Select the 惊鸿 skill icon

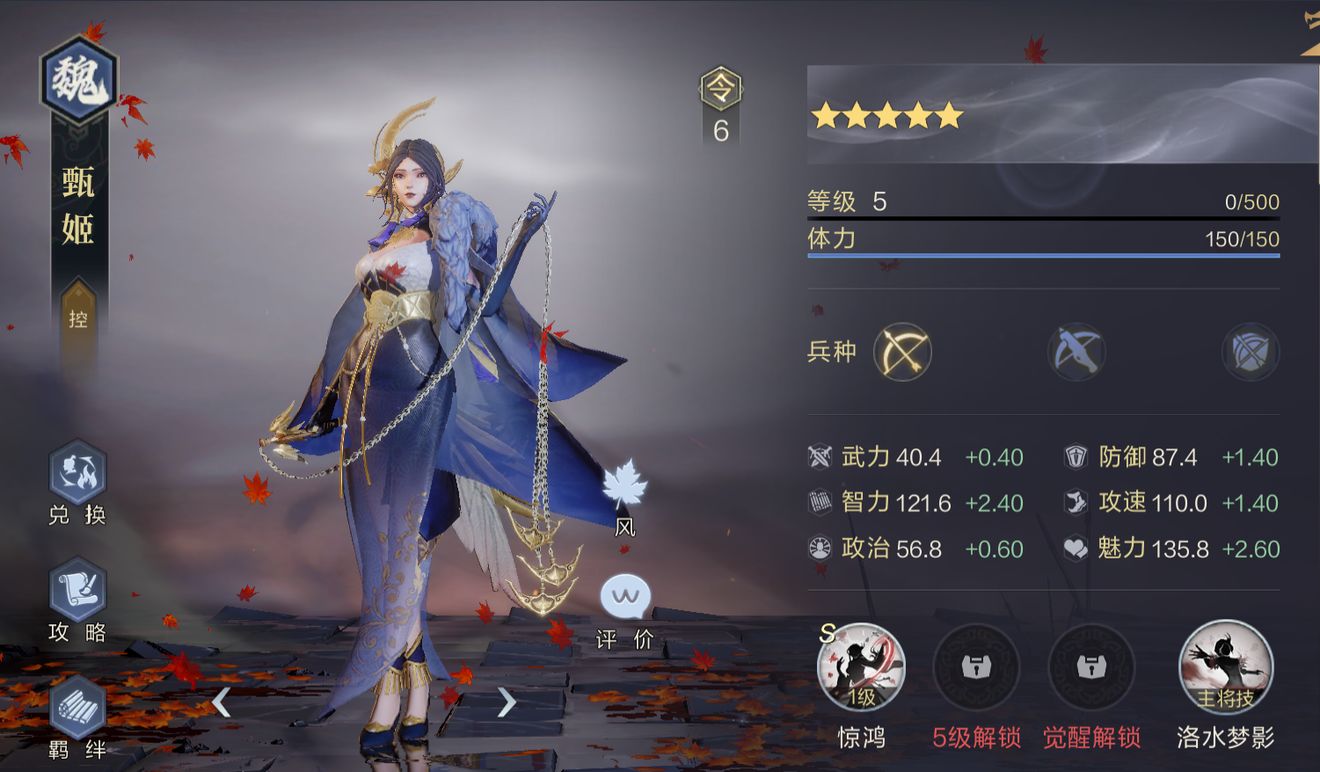point(861,667)
